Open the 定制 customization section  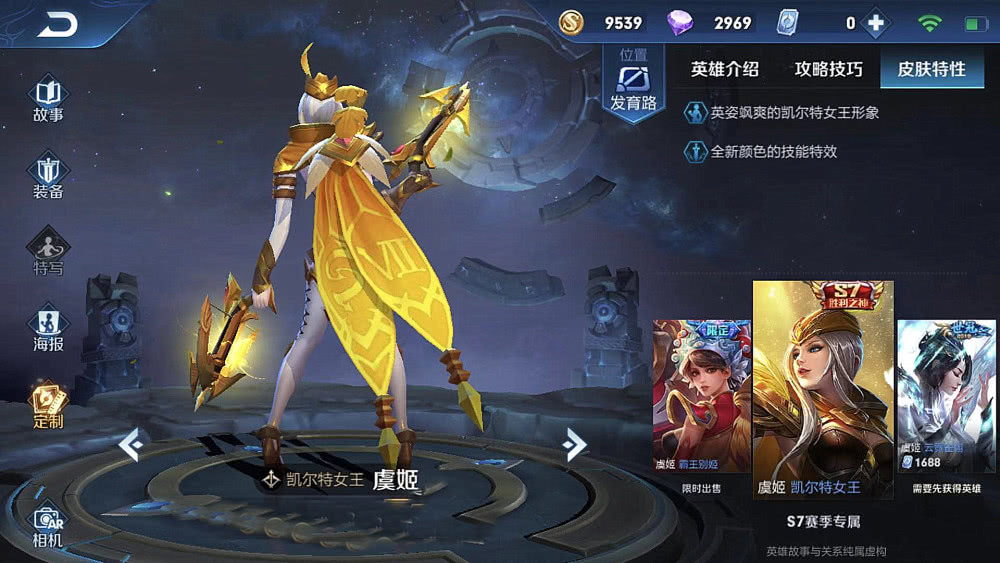click(48, 405)
